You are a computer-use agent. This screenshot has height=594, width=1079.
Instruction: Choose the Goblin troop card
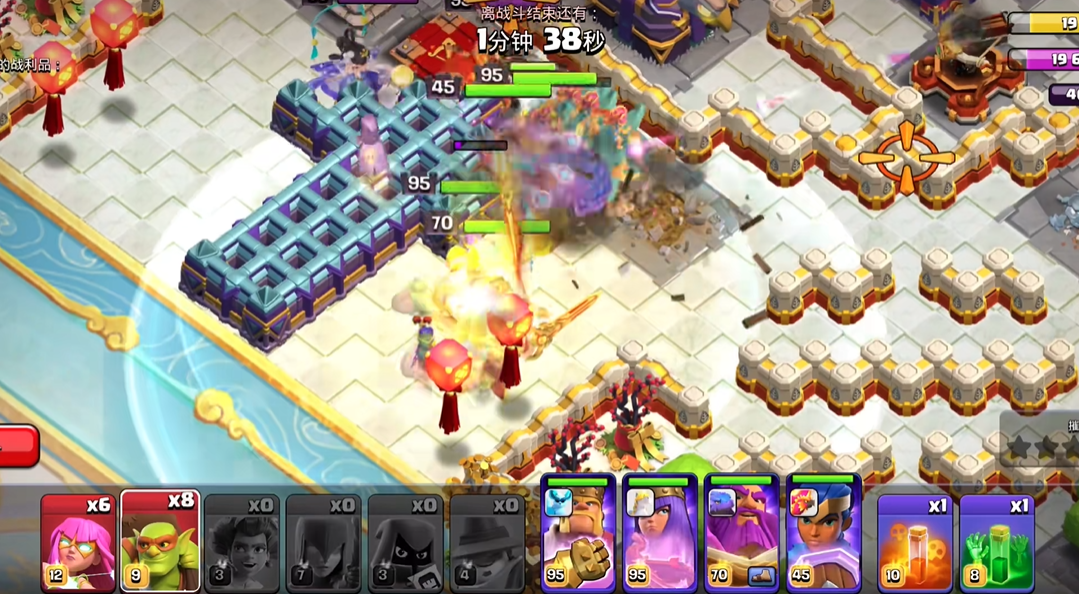tap(160, 542)
